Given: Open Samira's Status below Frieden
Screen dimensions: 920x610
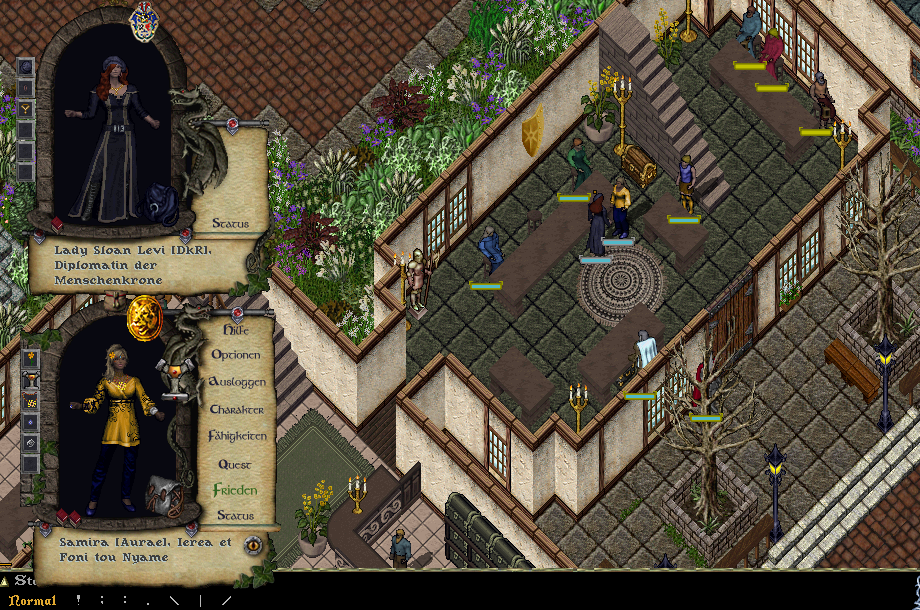Looking at the screenshot, I should tap(235, 515).
